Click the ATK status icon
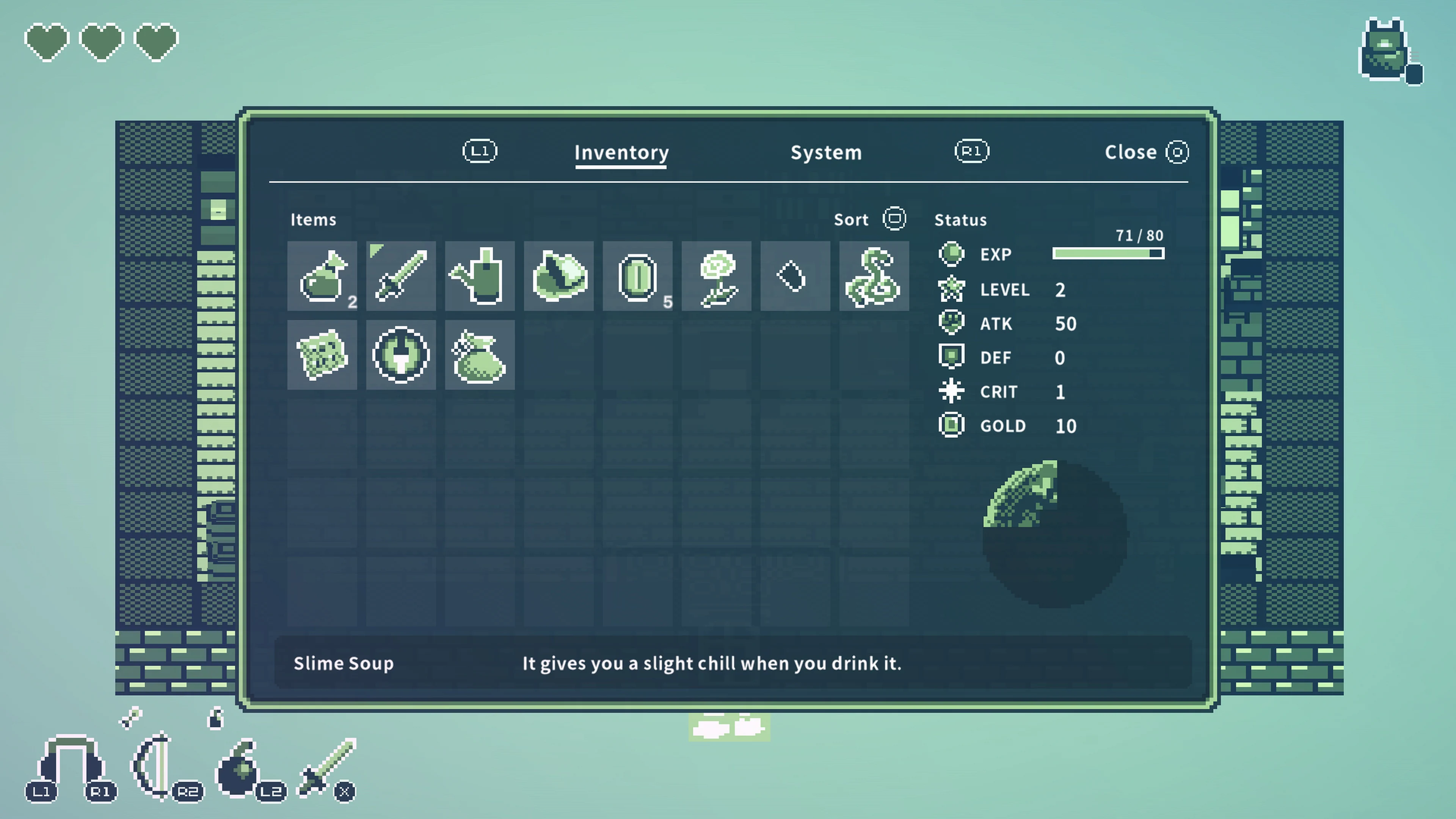This screenshot has width=1456, height=819. click(951, 323)
